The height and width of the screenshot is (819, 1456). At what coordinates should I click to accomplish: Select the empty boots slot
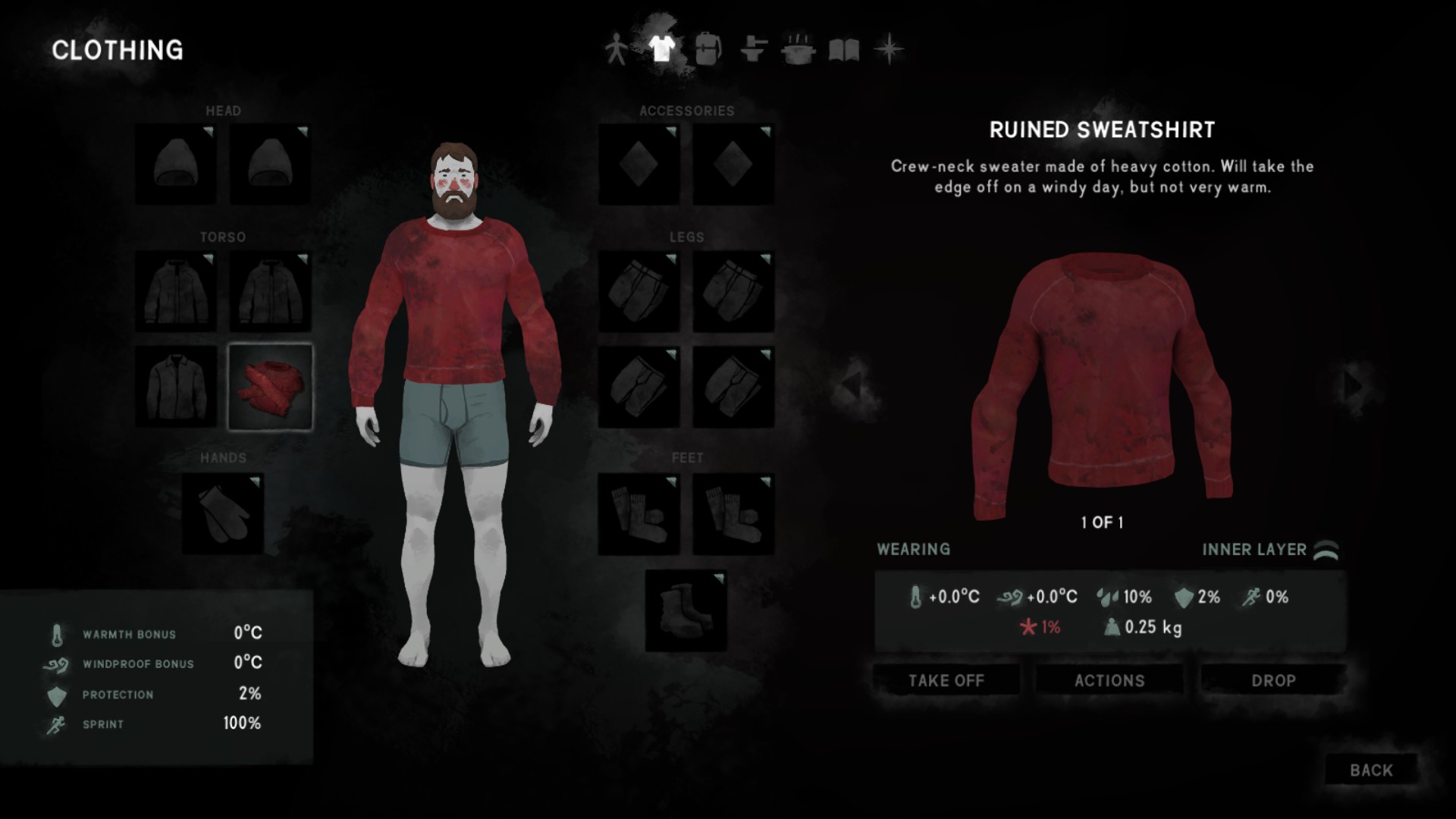[686, 610]
